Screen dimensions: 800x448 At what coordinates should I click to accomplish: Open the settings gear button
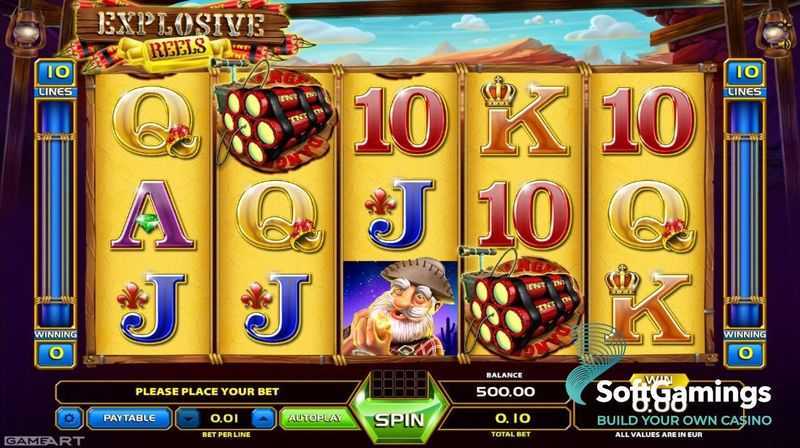click(x=70, y=418)
